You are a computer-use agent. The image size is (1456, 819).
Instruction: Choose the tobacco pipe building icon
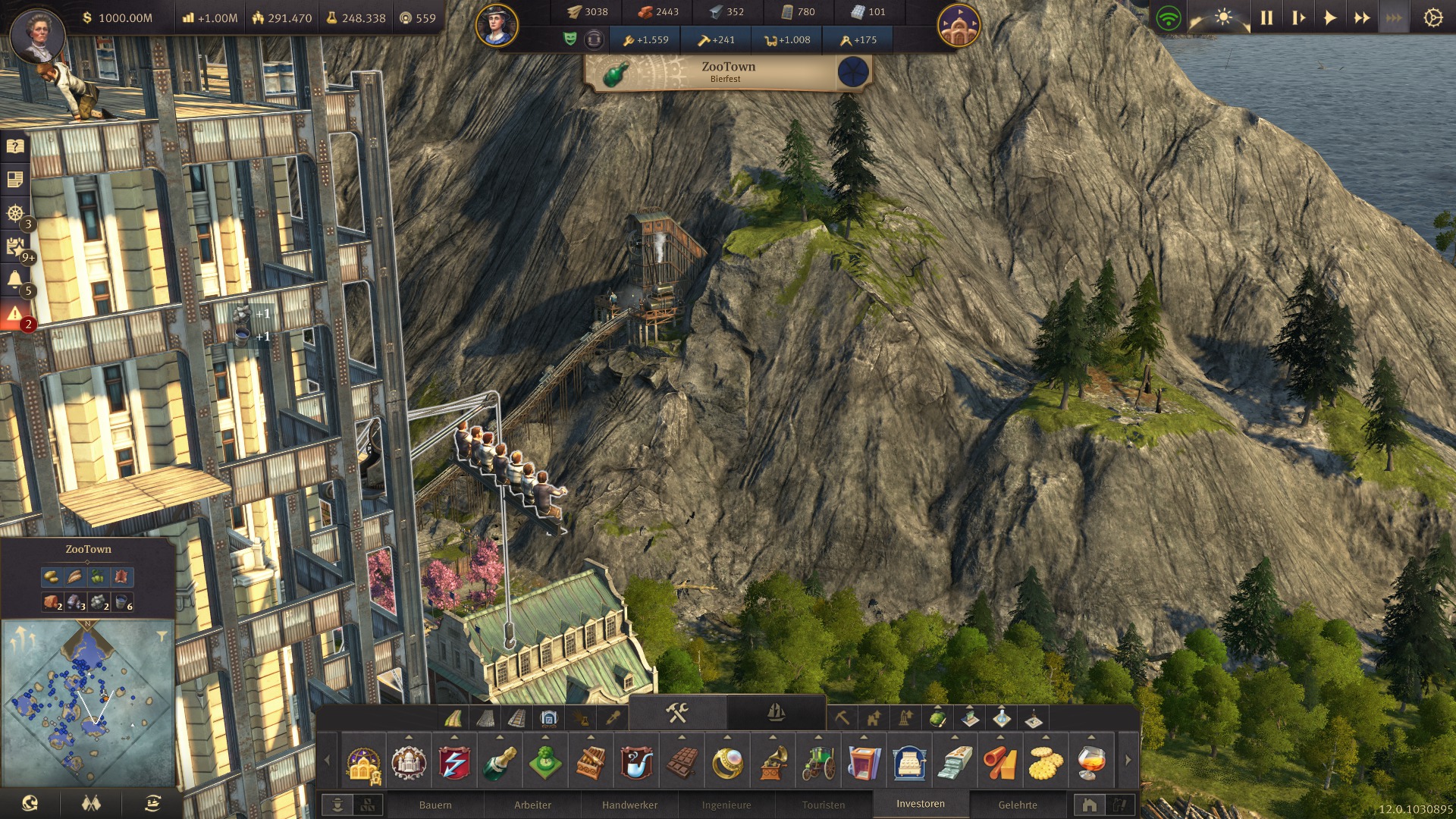(636, 762)
